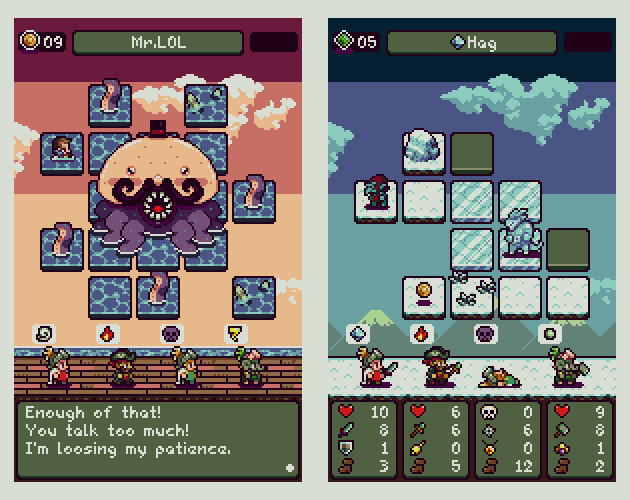Pick the gold coin snow tile
Image resolution: width=630 pixels, height=500 pixels.
tap(423, 293)
